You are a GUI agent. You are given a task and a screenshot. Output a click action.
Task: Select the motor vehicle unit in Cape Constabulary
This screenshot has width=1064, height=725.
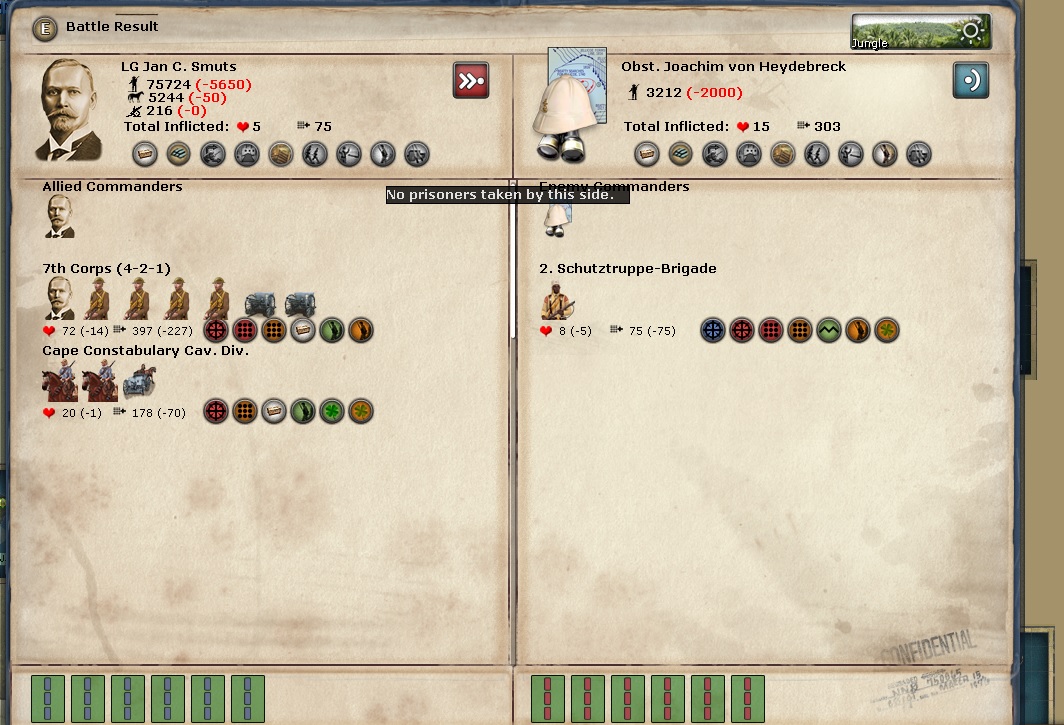(139, 380)
